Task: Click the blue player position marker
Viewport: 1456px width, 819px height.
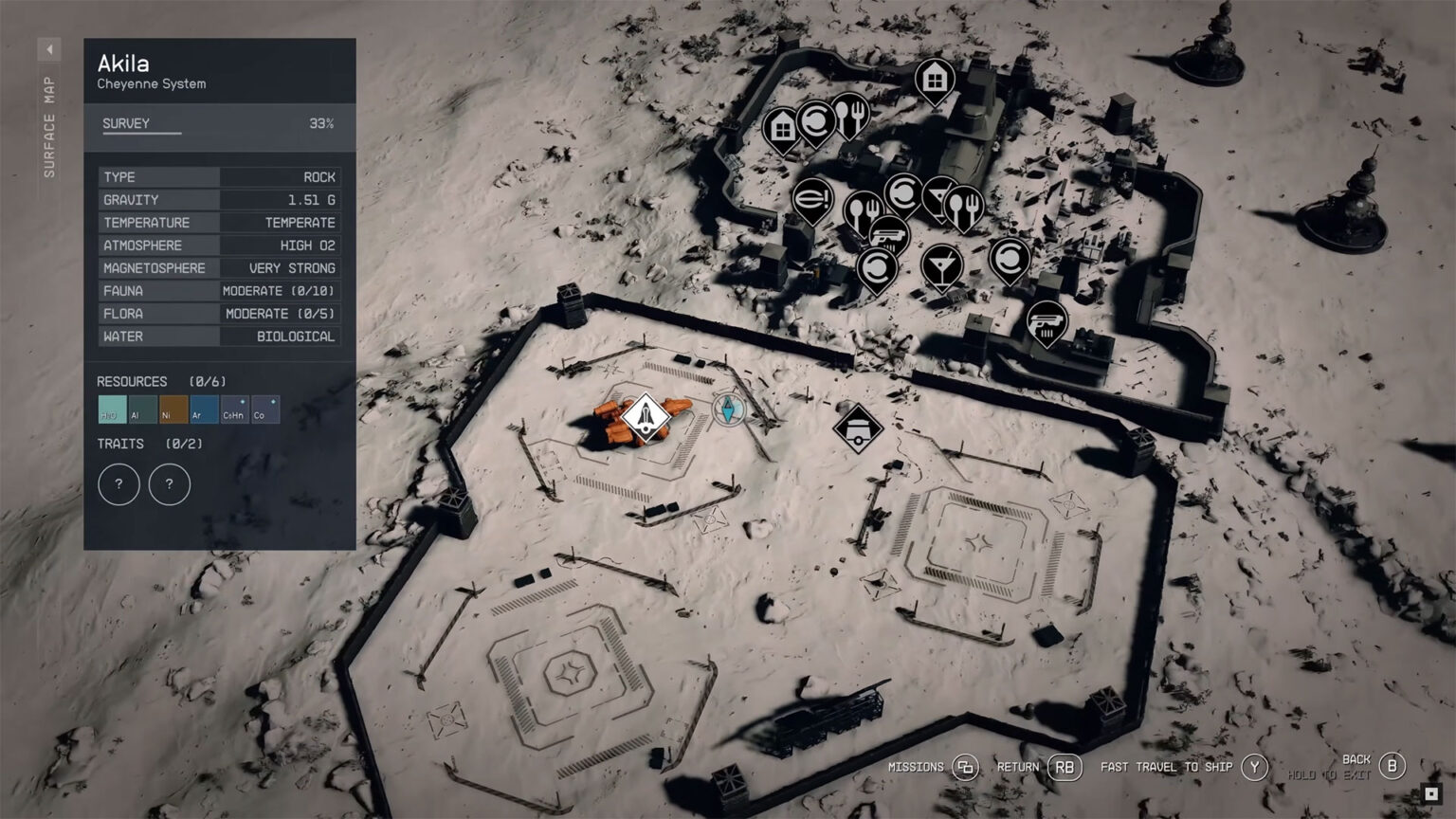Action: coord(728,410)
